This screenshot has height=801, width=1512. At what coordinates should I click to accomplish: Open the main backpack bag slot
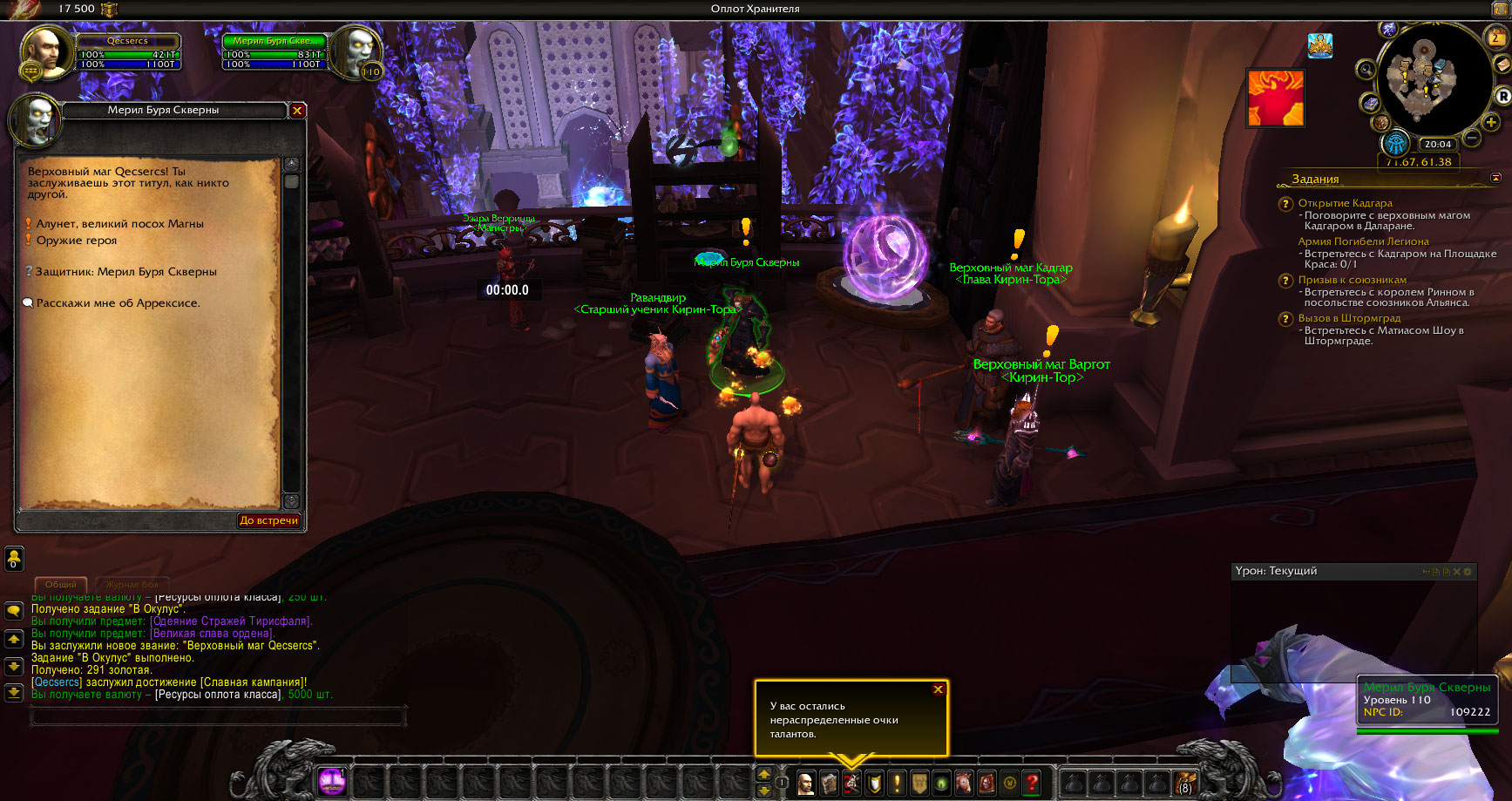1185,783
